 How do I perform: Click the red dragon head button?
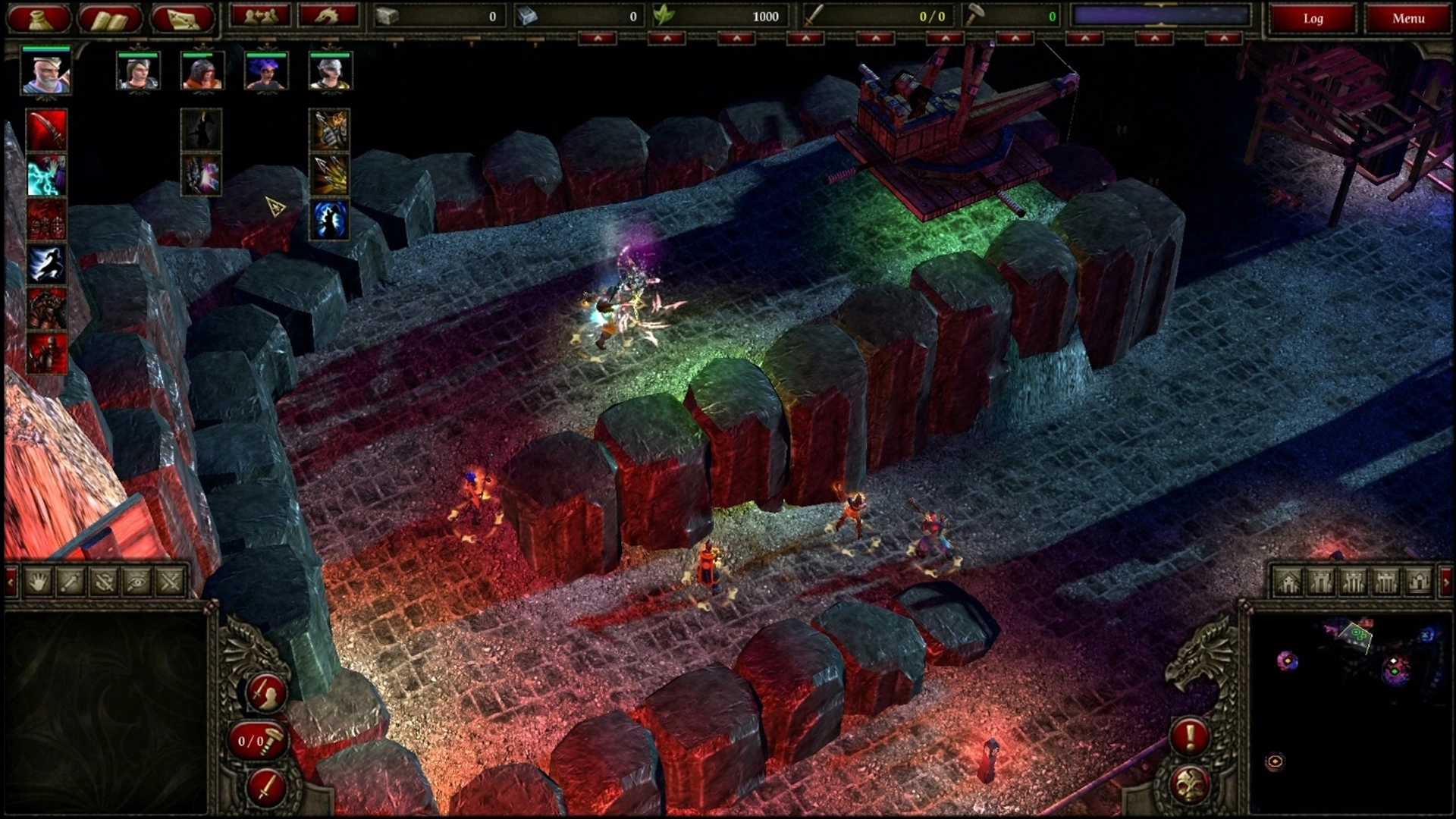coord(328,16)
